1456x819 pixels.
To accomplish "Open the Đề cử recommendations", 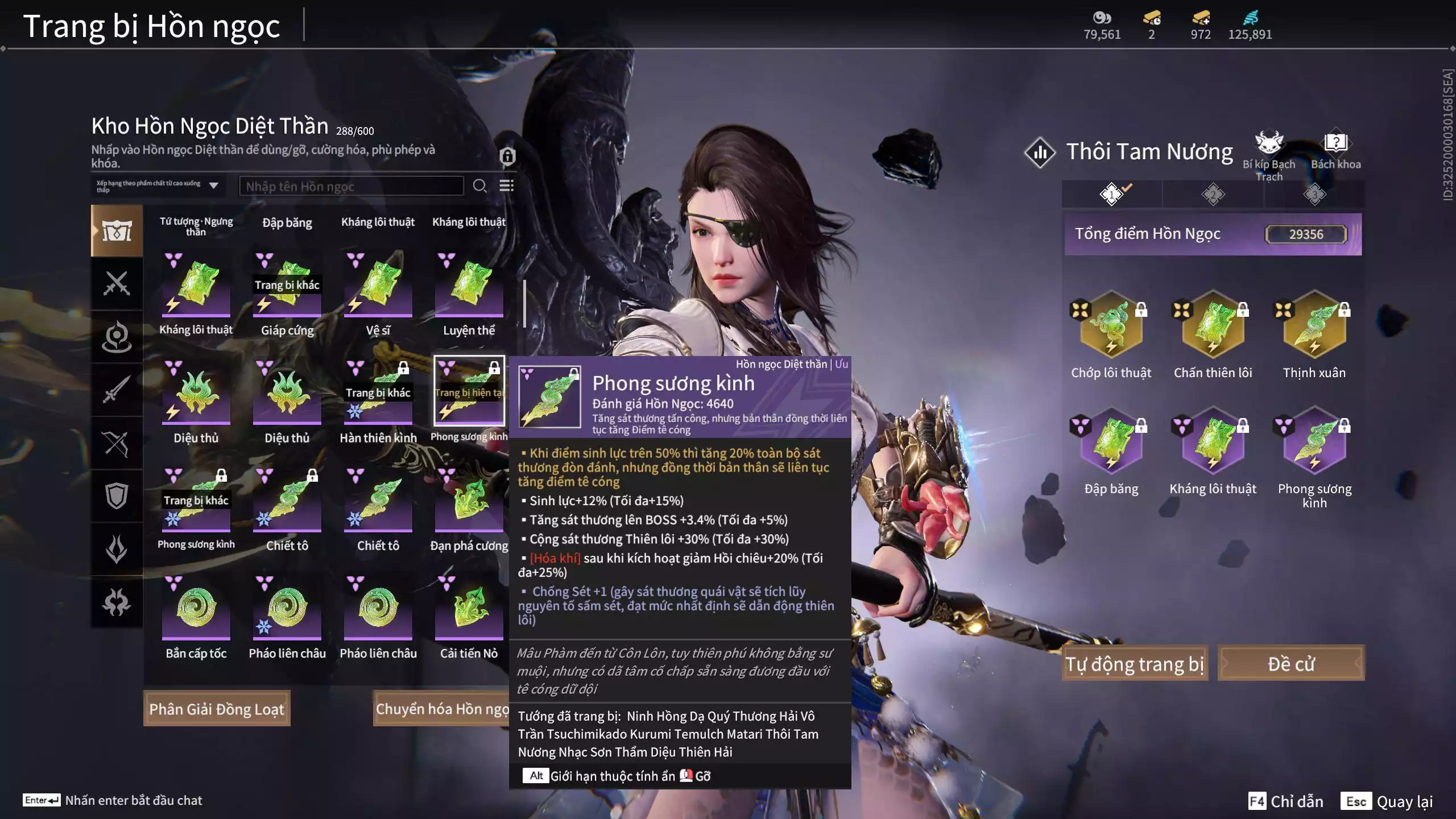I will 1290,663.
